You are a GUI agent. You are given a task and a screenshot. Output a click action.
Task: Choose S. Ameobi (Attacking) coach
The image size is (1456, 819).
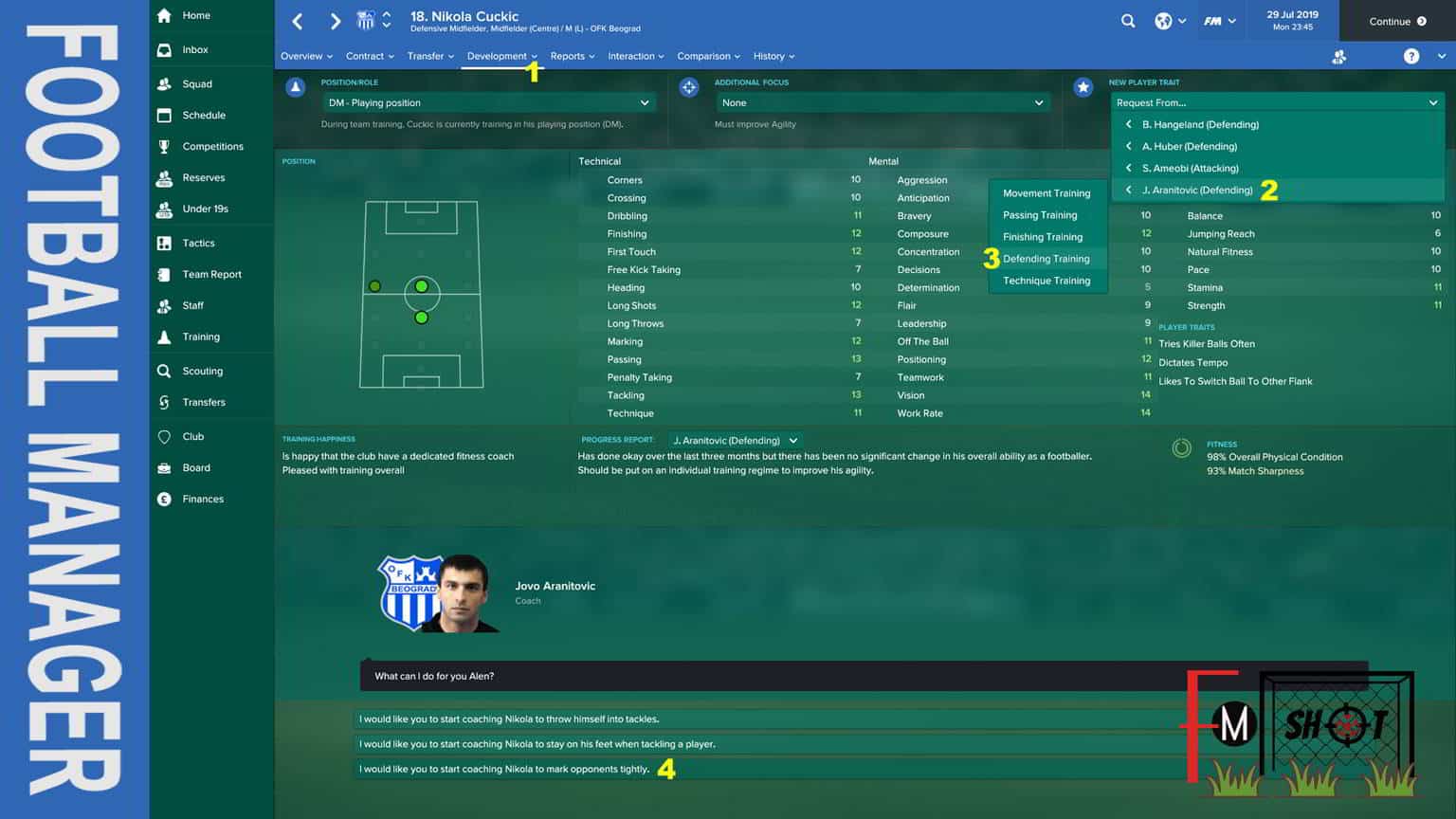(1190, 168)
